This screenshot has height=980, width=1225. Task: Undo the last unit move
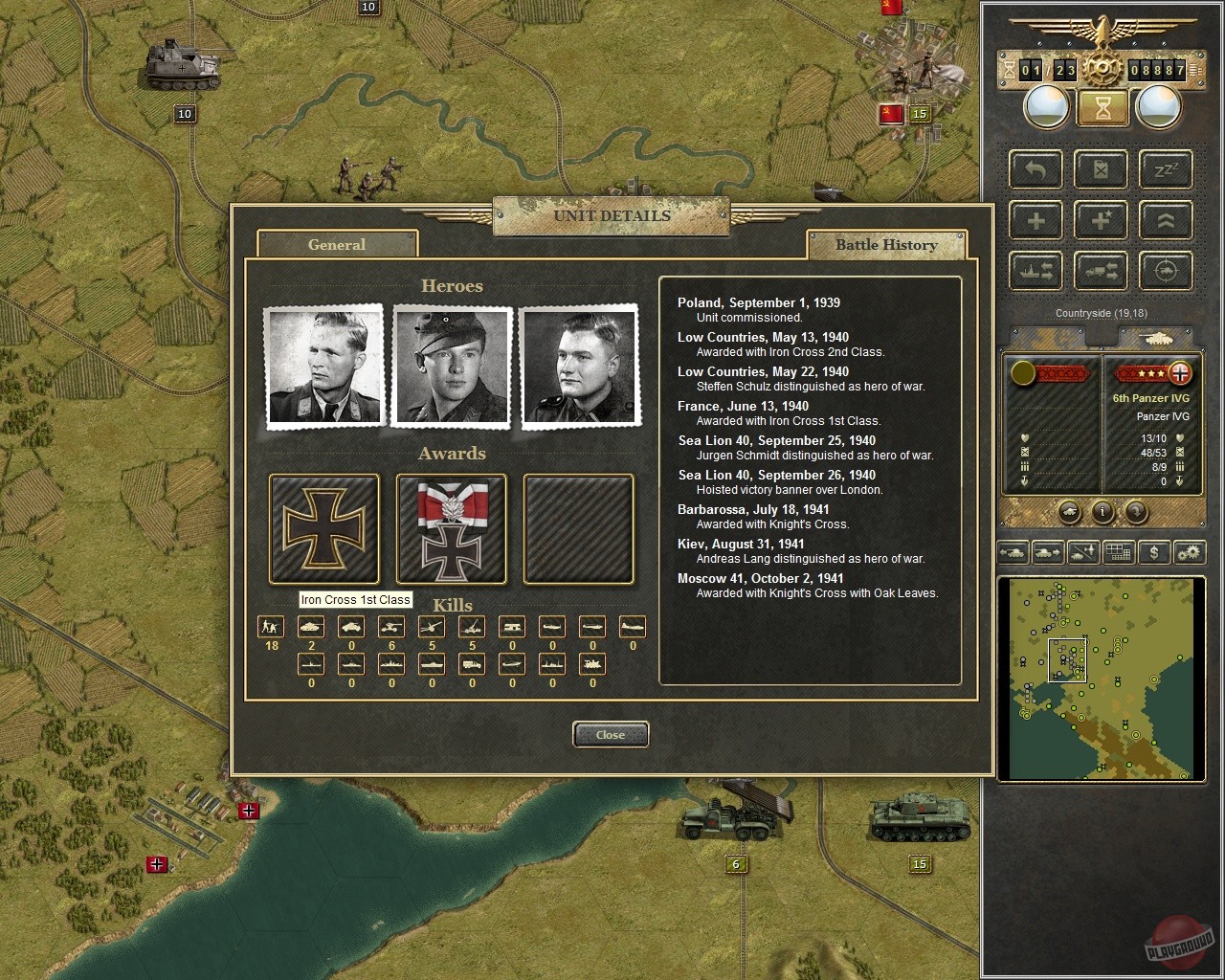click(x=1035, y=169)
